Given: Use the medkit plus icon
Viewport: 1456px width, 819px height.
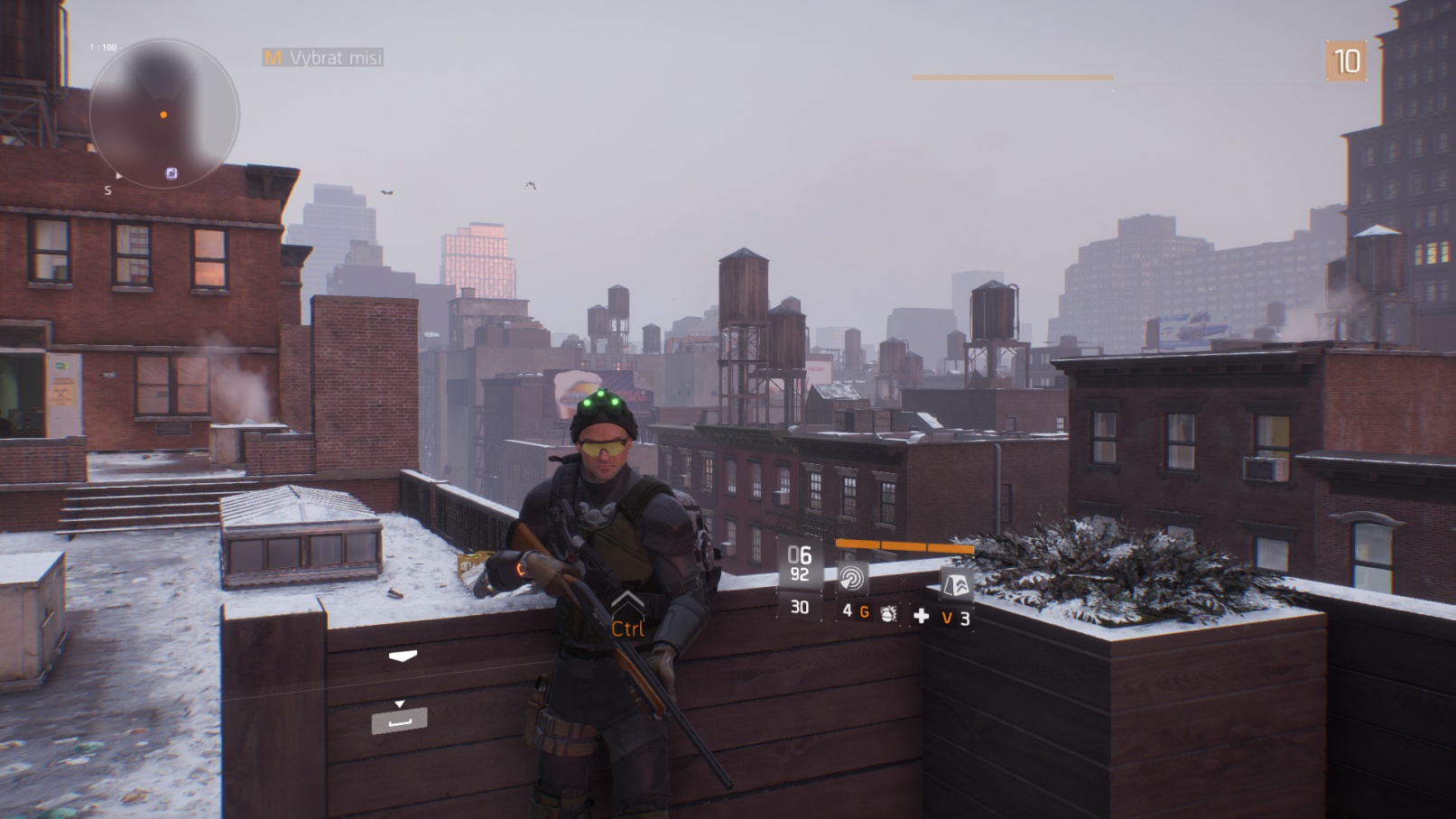Looking at the screenshot, I should click(x=921, y=616).
